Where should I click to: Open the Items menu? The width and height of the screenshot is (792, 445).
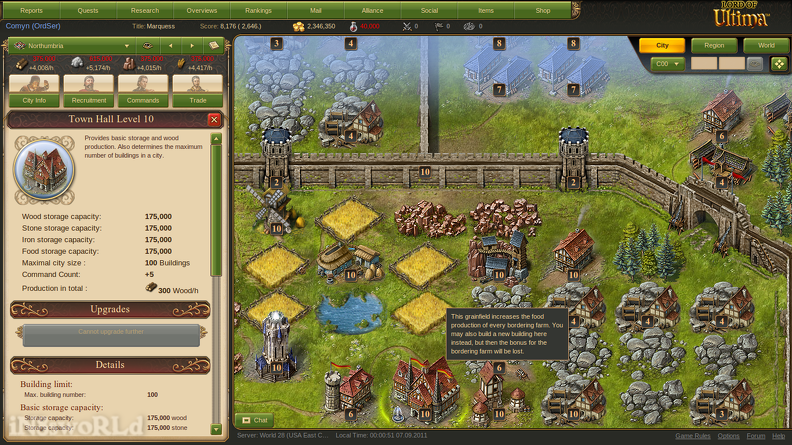[486, 10]
